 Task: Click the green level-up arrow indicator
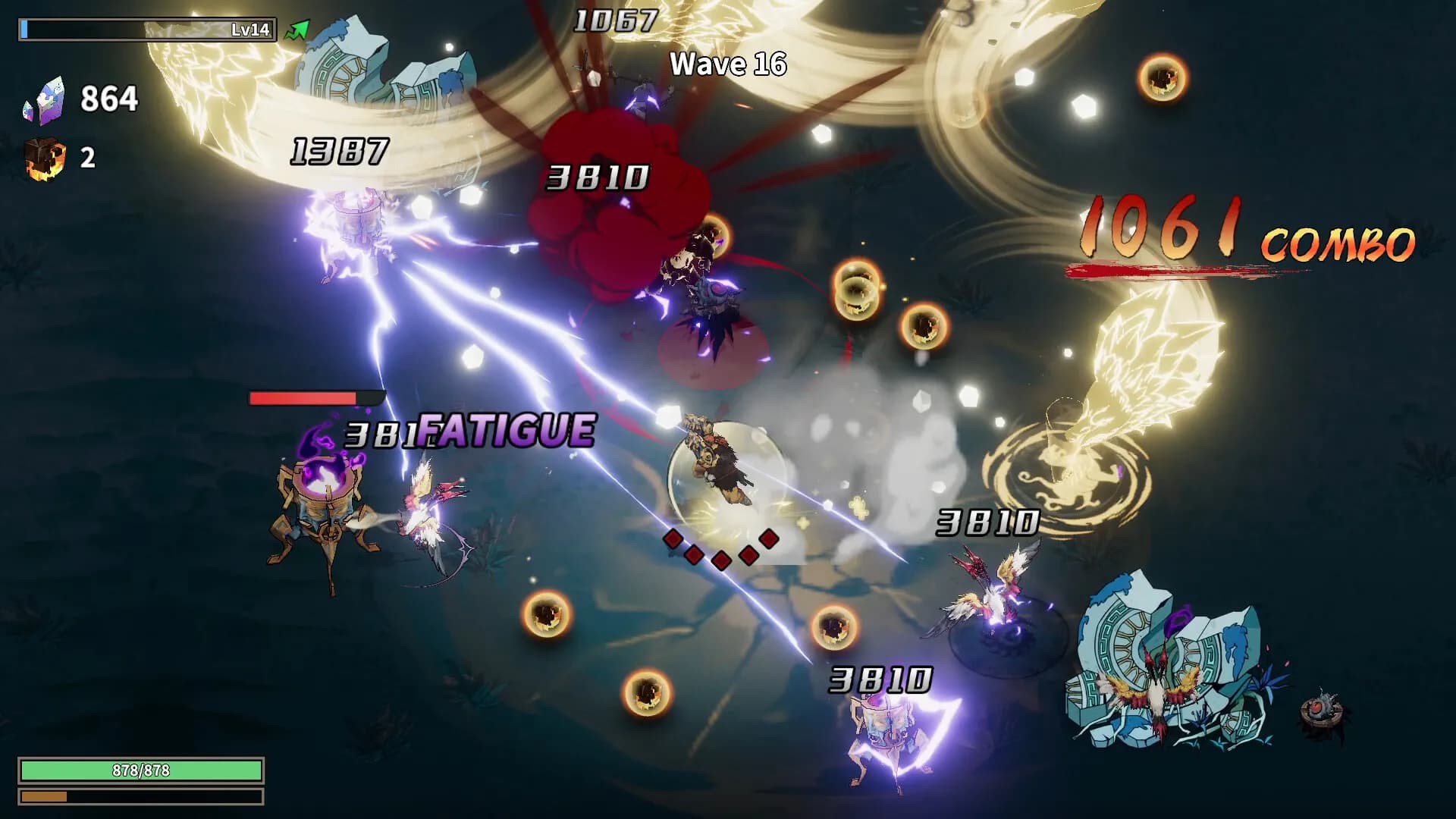298,29
